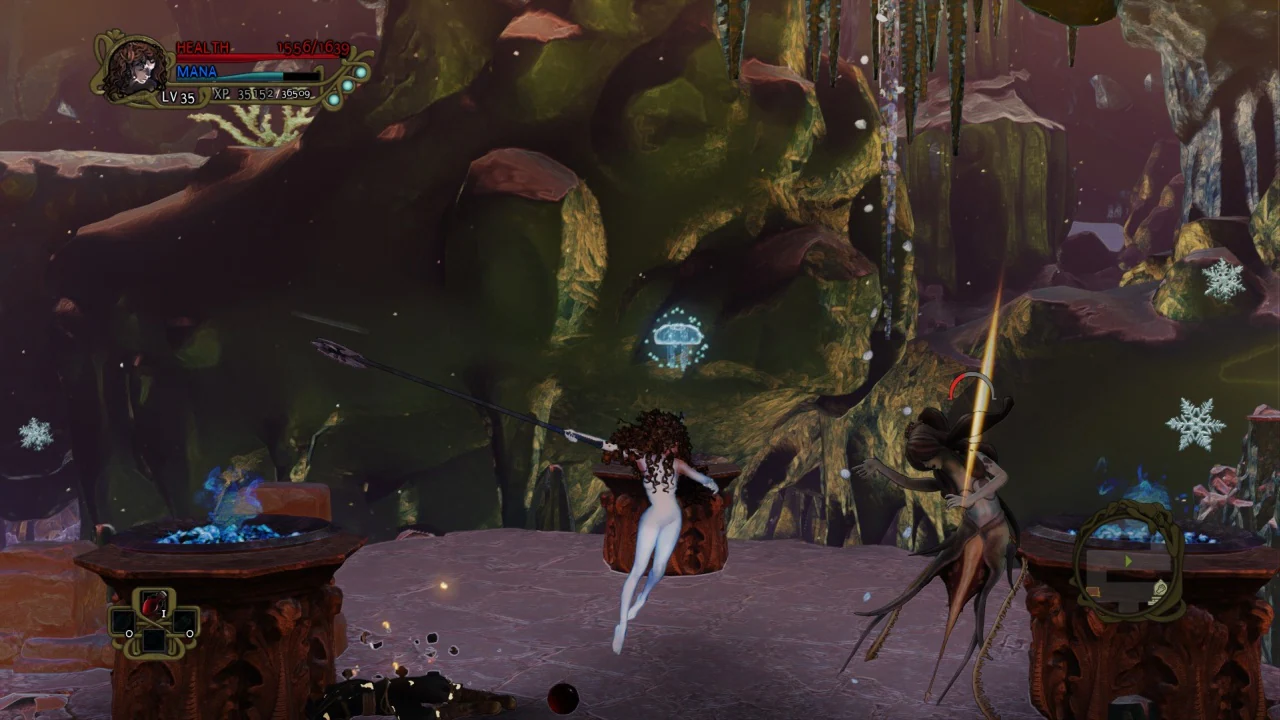The width and height of the screenshot is (1280, 720).
Task: Expand the item wheel cross frame
Action: pyautogui.click(x=155, y=622)
